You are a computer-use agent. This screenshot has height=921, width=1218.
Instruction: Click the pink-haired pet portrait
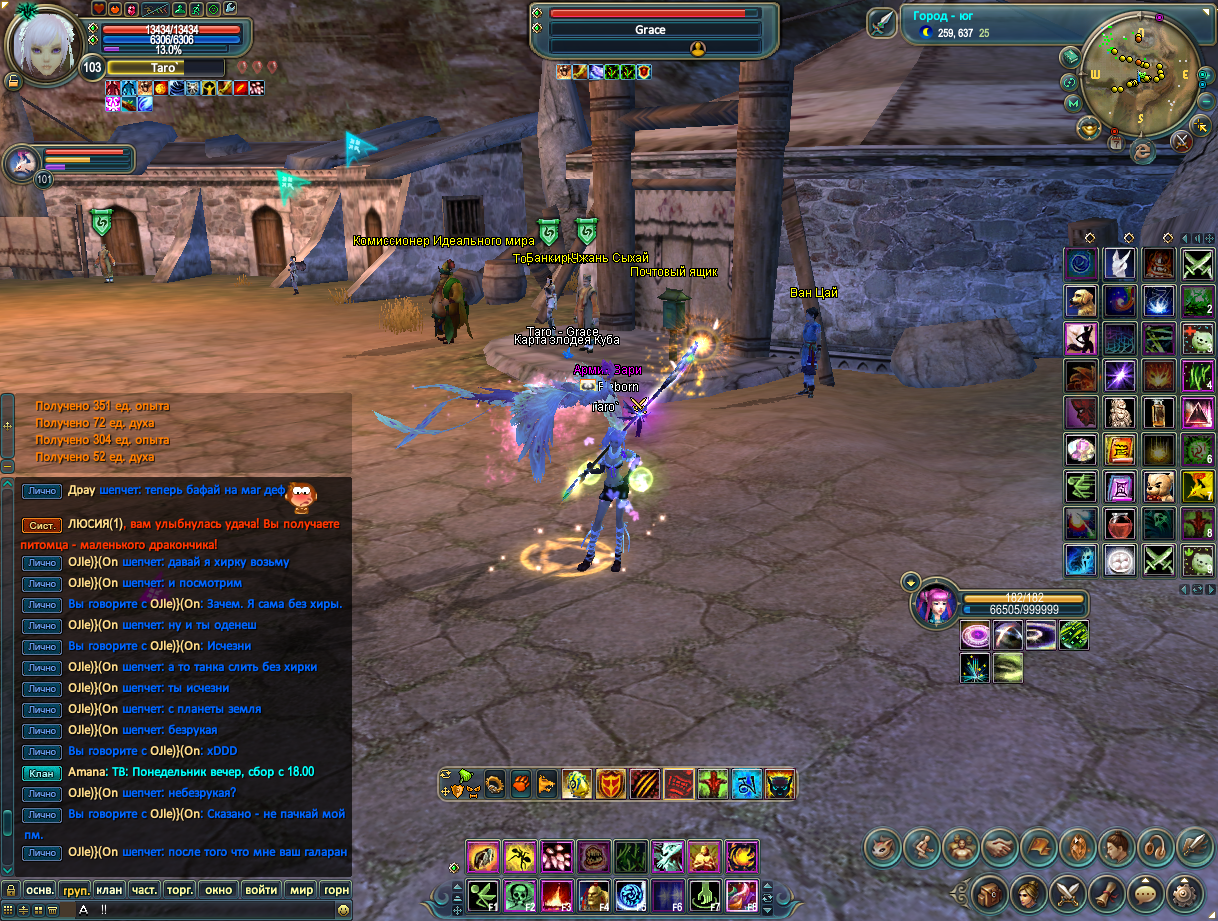tap(934, 604)
